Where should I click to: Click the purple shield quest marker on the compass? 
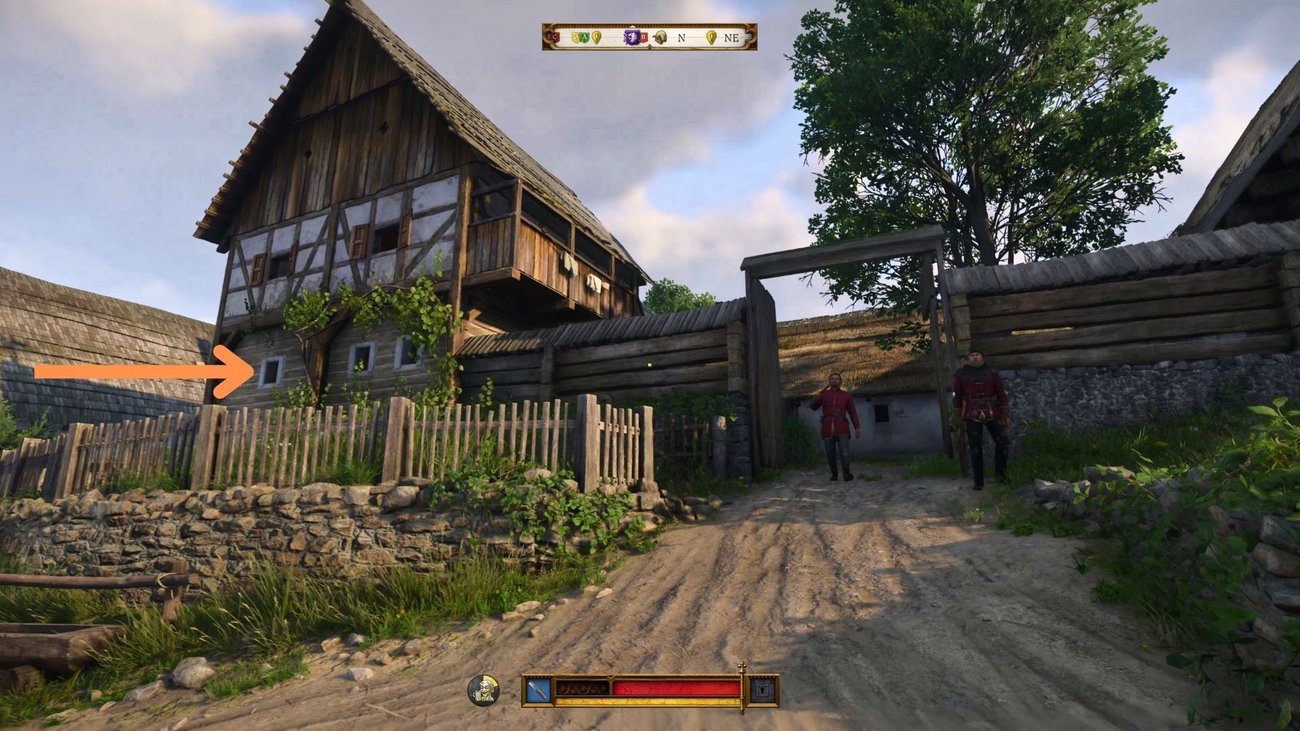coord(633,36)
